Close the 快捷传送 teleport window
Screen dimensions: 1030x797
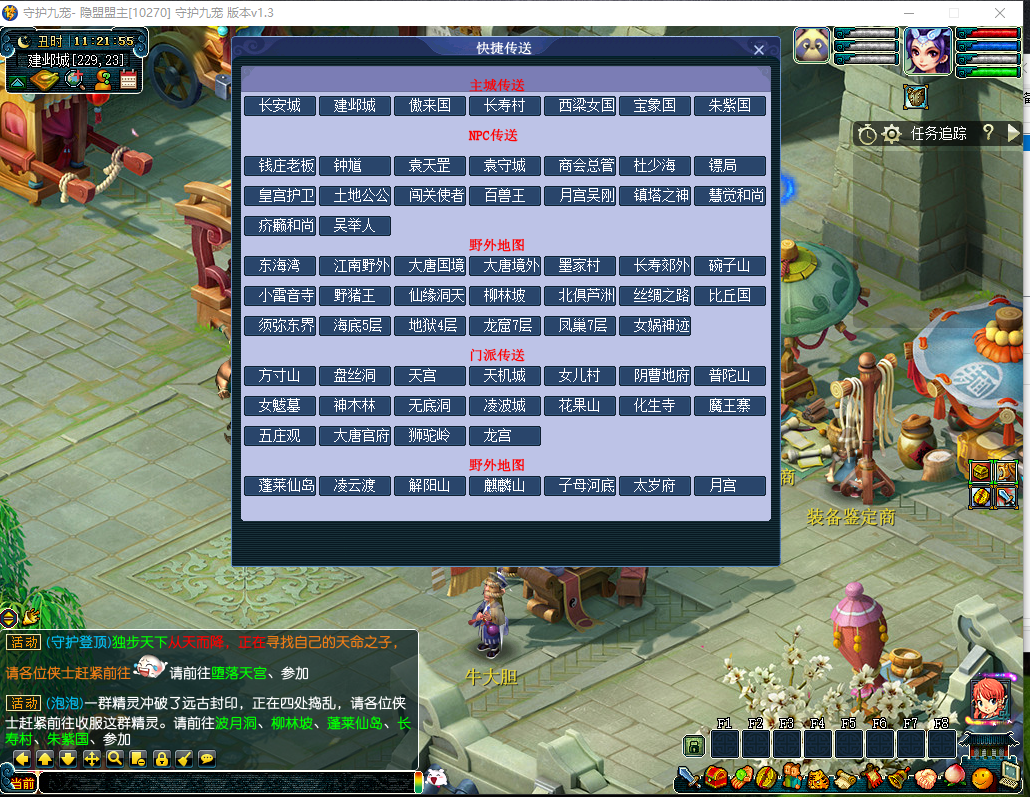point(758,50)
